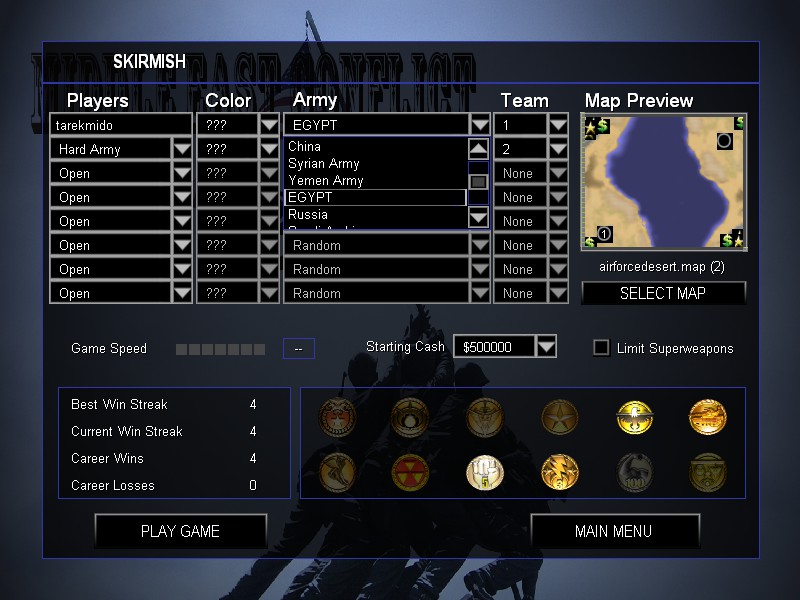Click the army list scroll-down arrow

479,217
